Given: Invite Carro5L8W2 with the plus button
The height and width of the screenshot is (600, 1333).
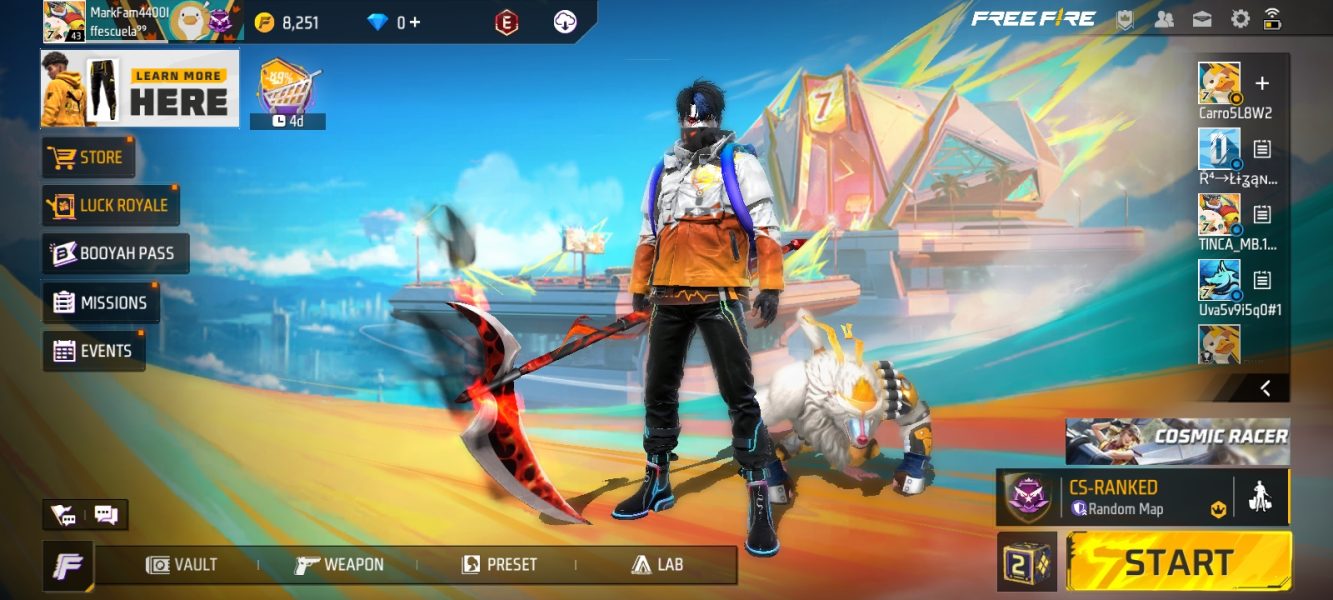Looking at the screenshot, I should click(x=1262, y=84).
